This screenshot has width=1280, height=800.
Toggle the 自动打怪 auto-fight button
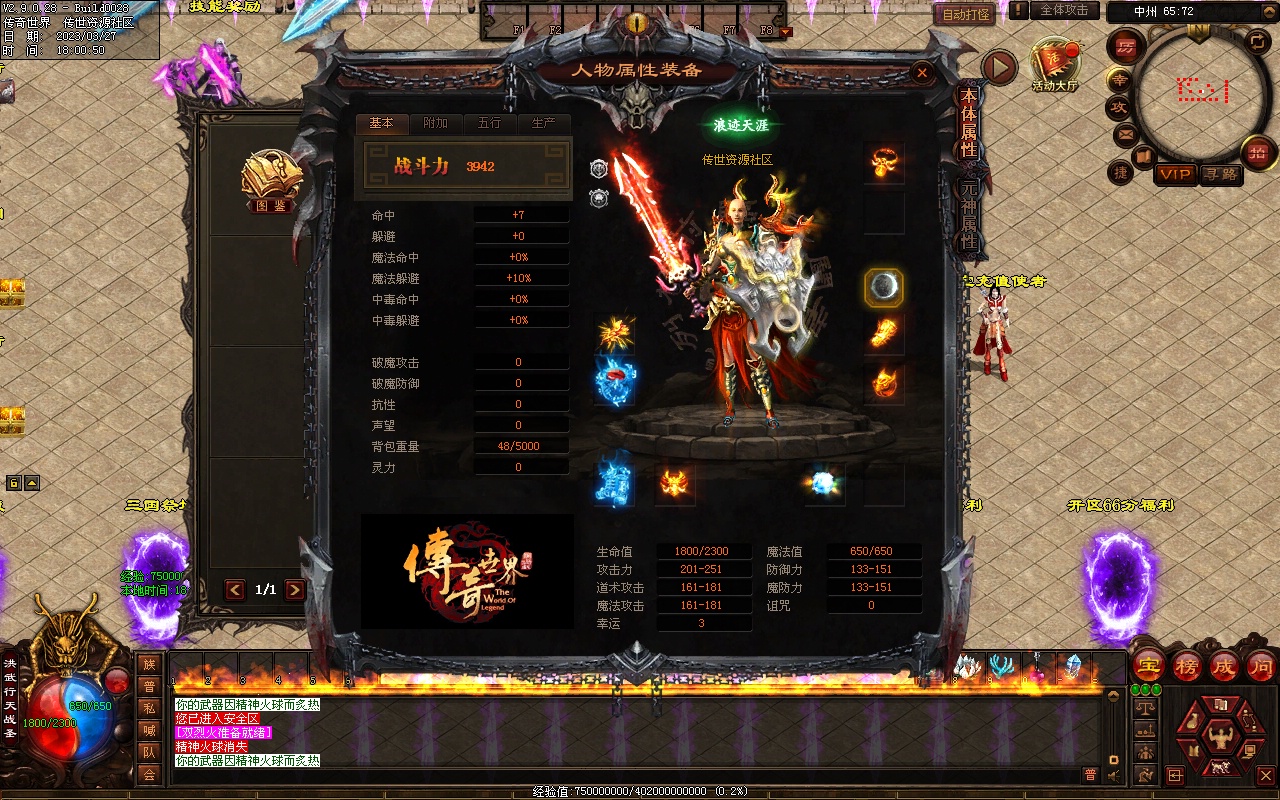(x=965, y=14)
